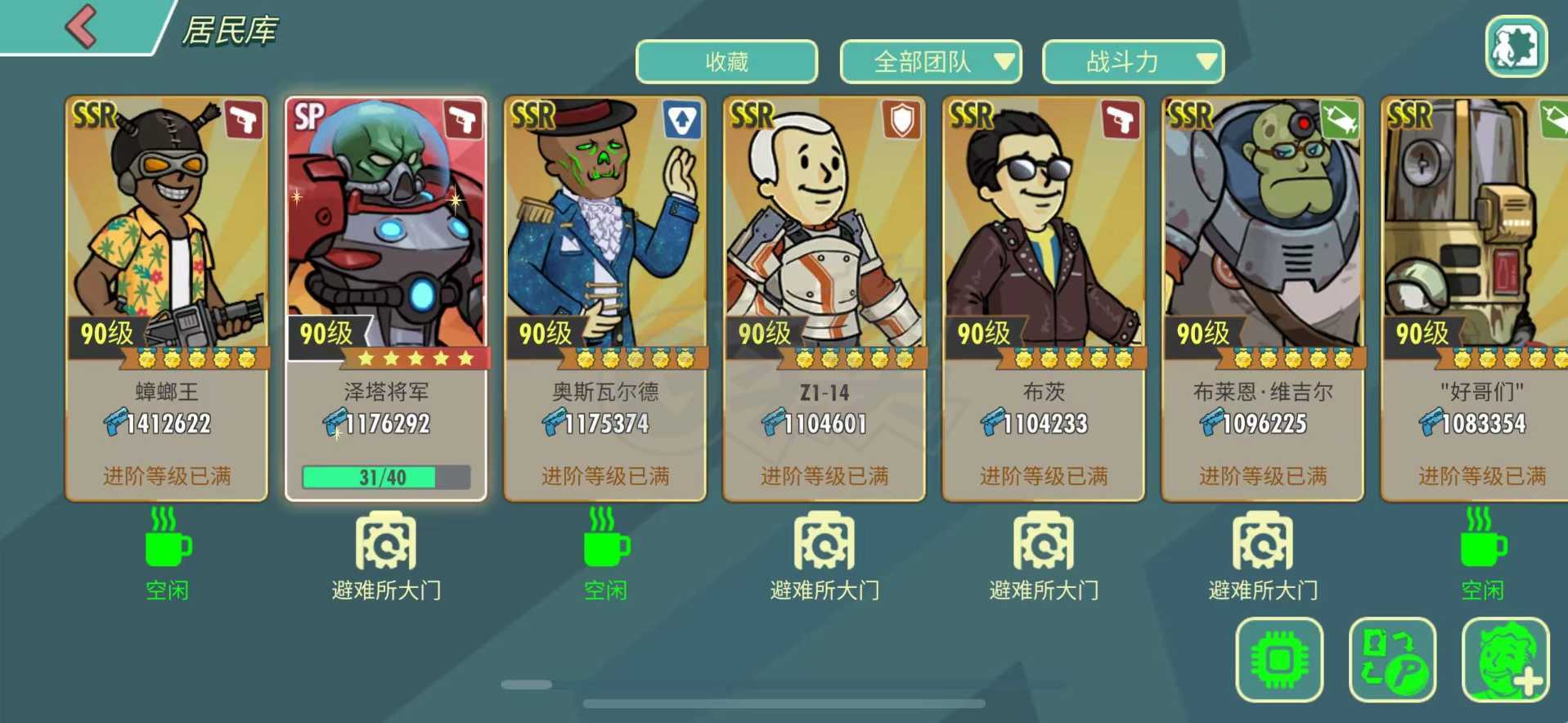
Task: Open the dweller management icon at top right
Action: 1517,47
